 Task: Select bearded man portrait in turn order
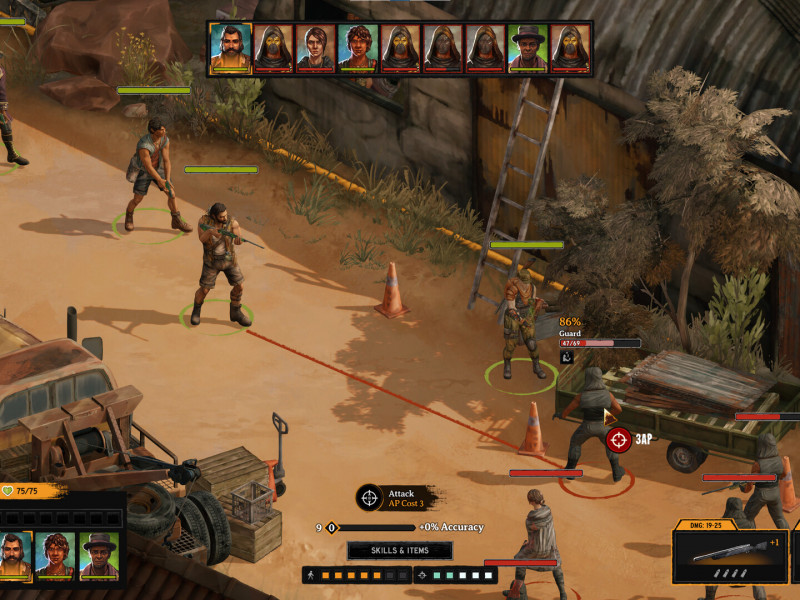point(230,48)
